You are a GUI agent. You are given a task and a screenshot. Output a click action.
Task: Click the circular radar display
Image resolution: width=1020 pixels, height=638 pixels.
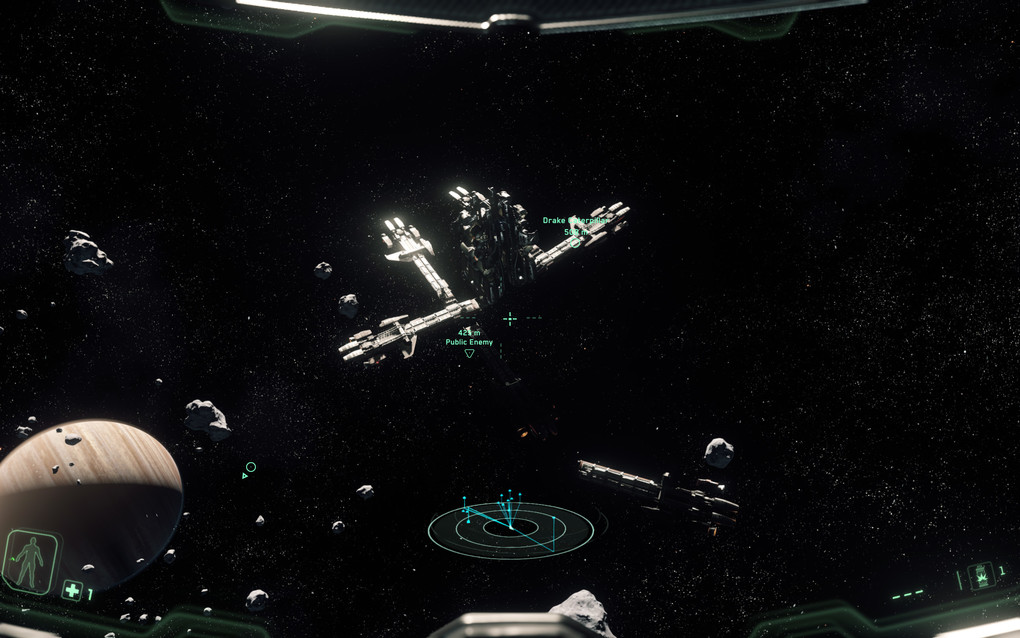[x=510, y=530]
